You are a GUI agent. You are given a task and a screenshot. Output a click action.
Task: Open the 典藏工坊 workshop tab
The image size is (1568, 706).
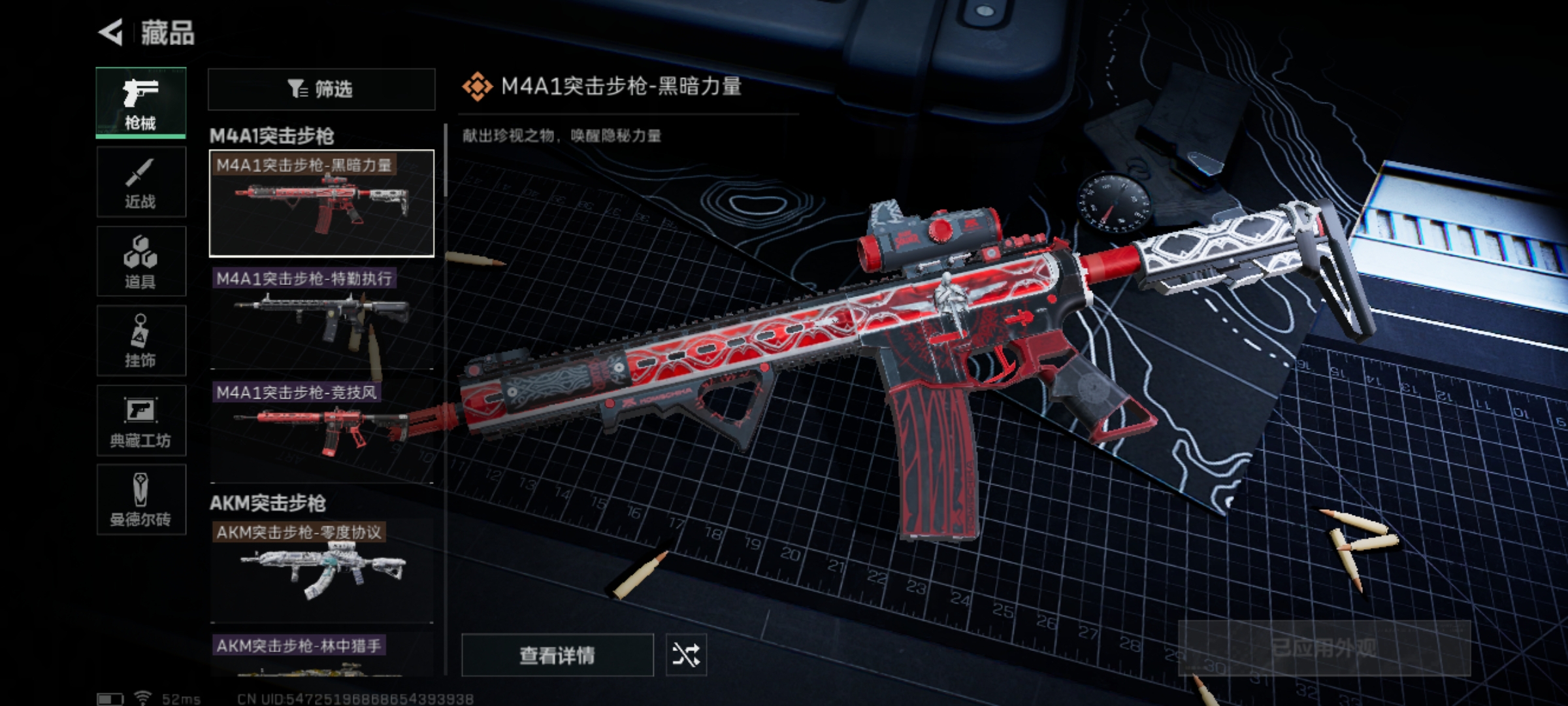tap(141, 420)
